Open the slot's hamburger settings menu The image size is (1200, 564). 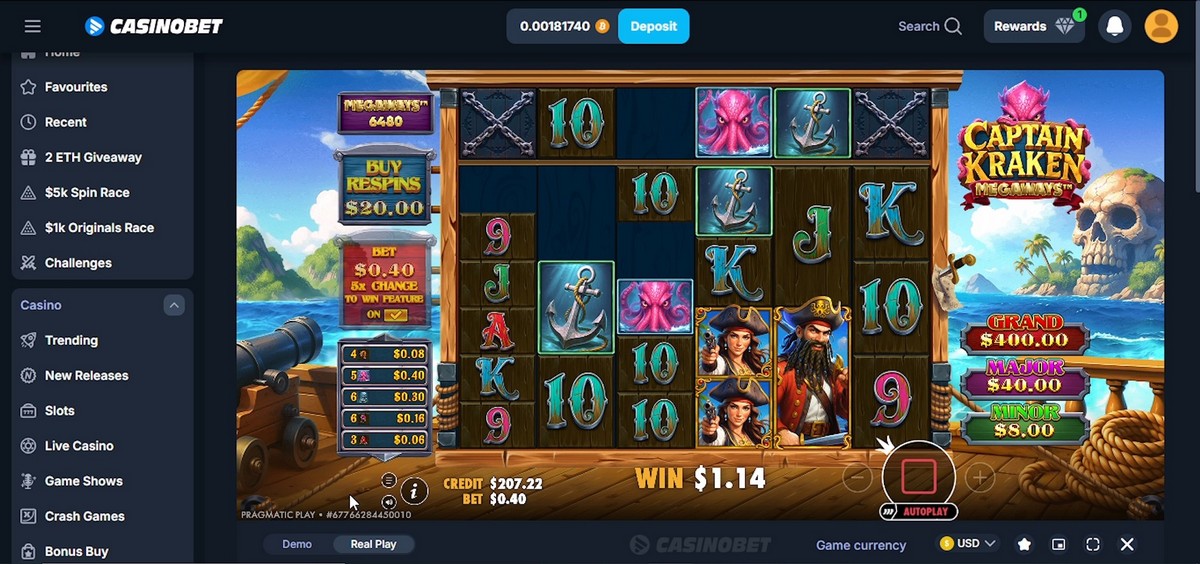point(389,481)
